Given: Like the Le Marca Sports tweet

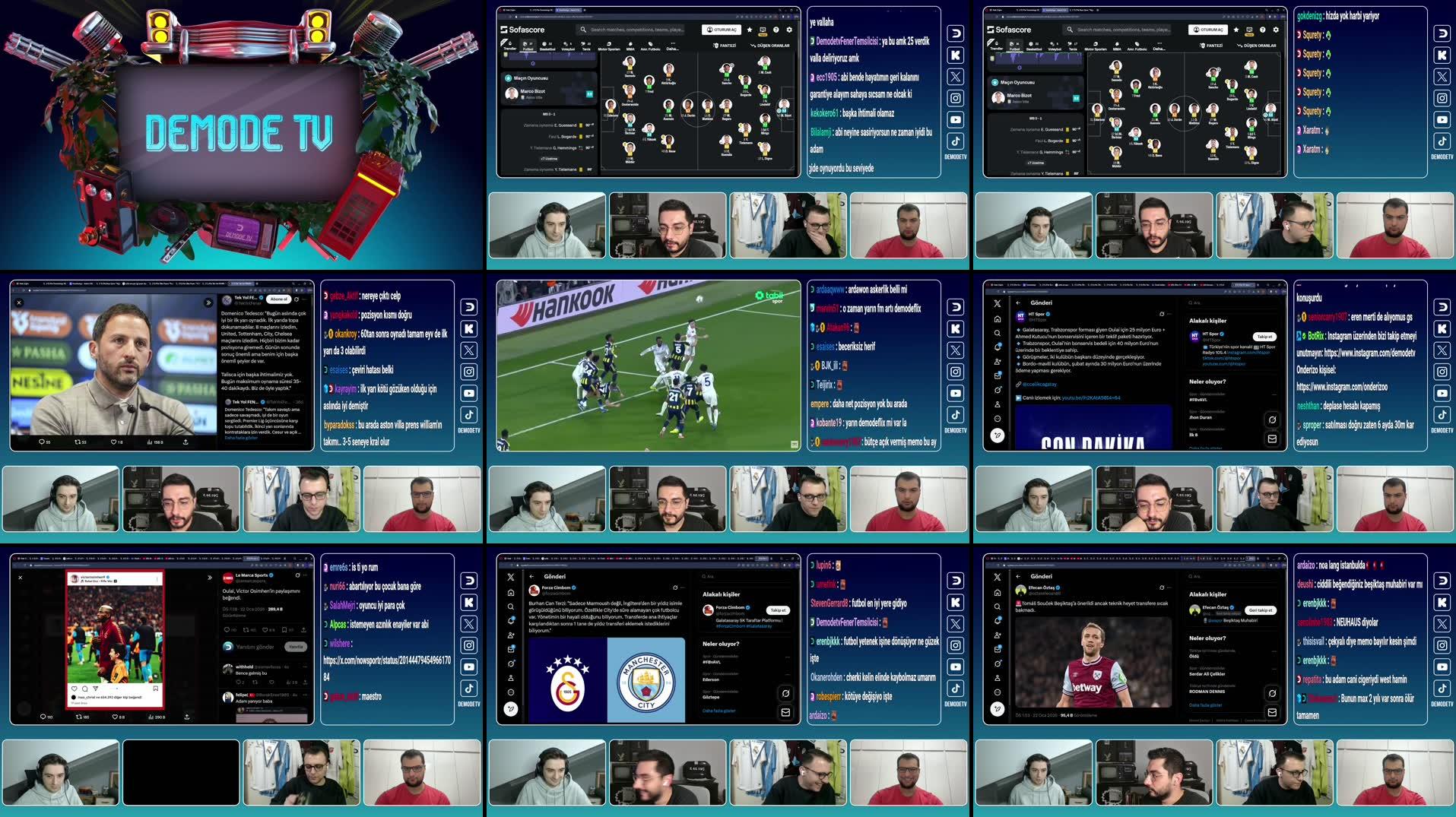Looking at the screenshot, I should (265, 630).
